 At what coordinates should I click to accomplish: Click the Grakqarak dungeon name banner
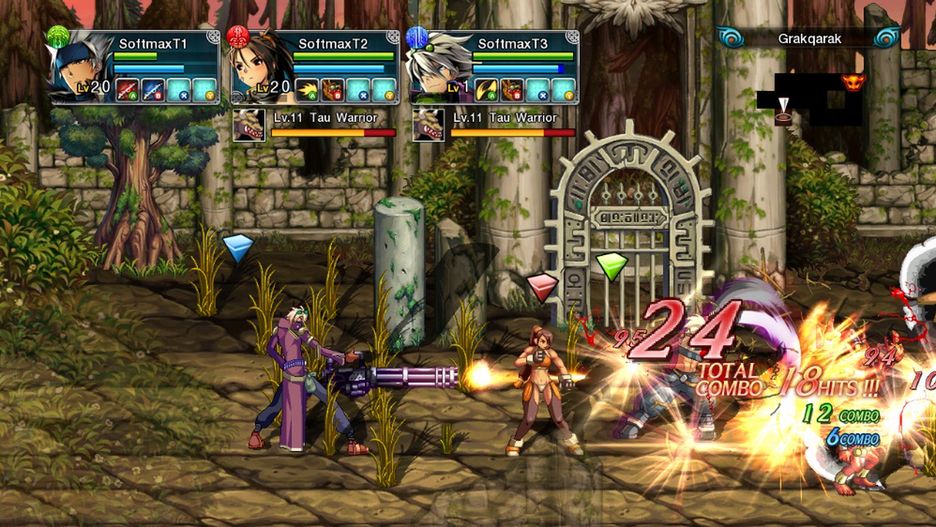click(x=810, y=39)
